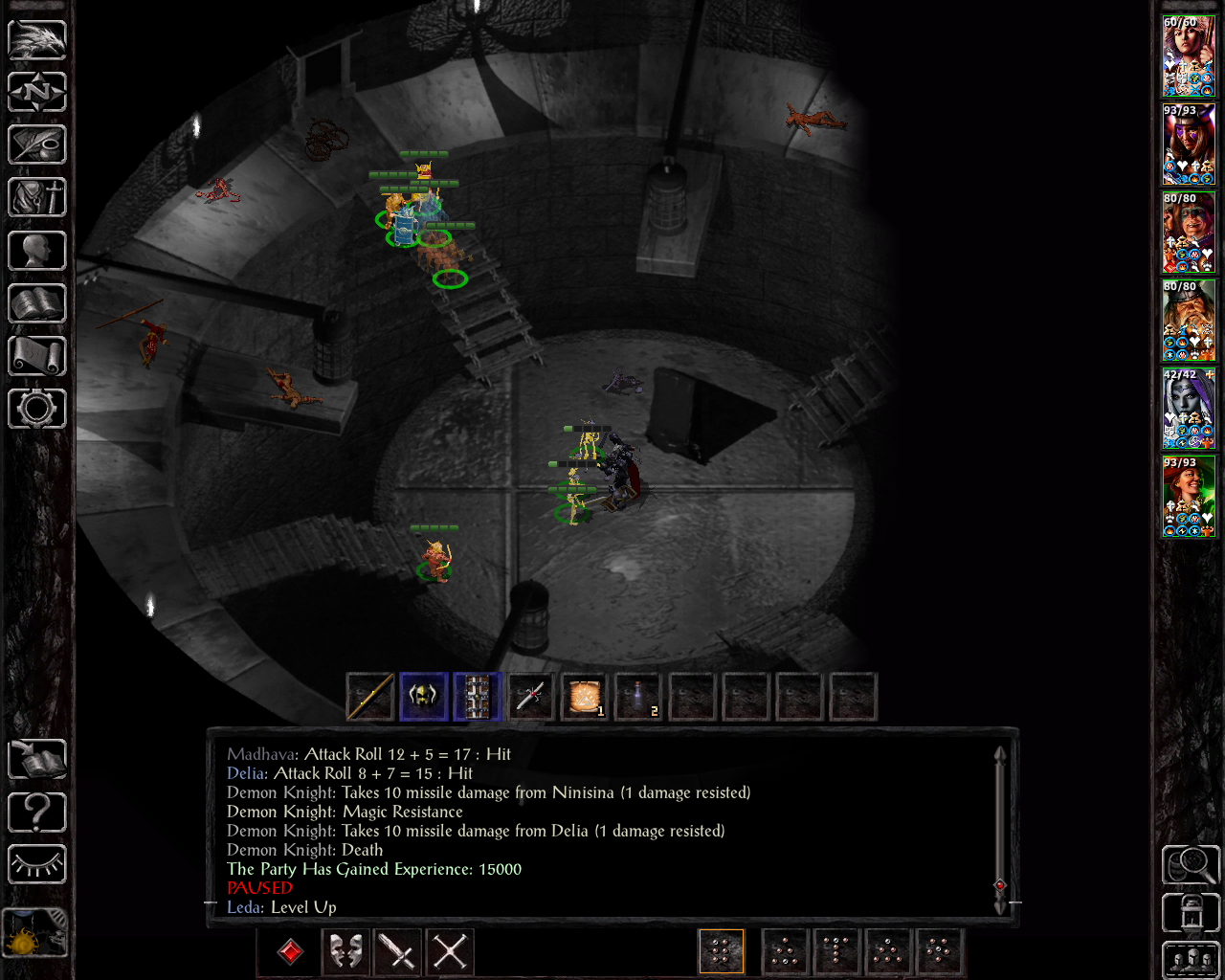Screen dimensions: 1225x980
Task: Use the scroll in the quick item slot
Action: (x=584, y=697)
